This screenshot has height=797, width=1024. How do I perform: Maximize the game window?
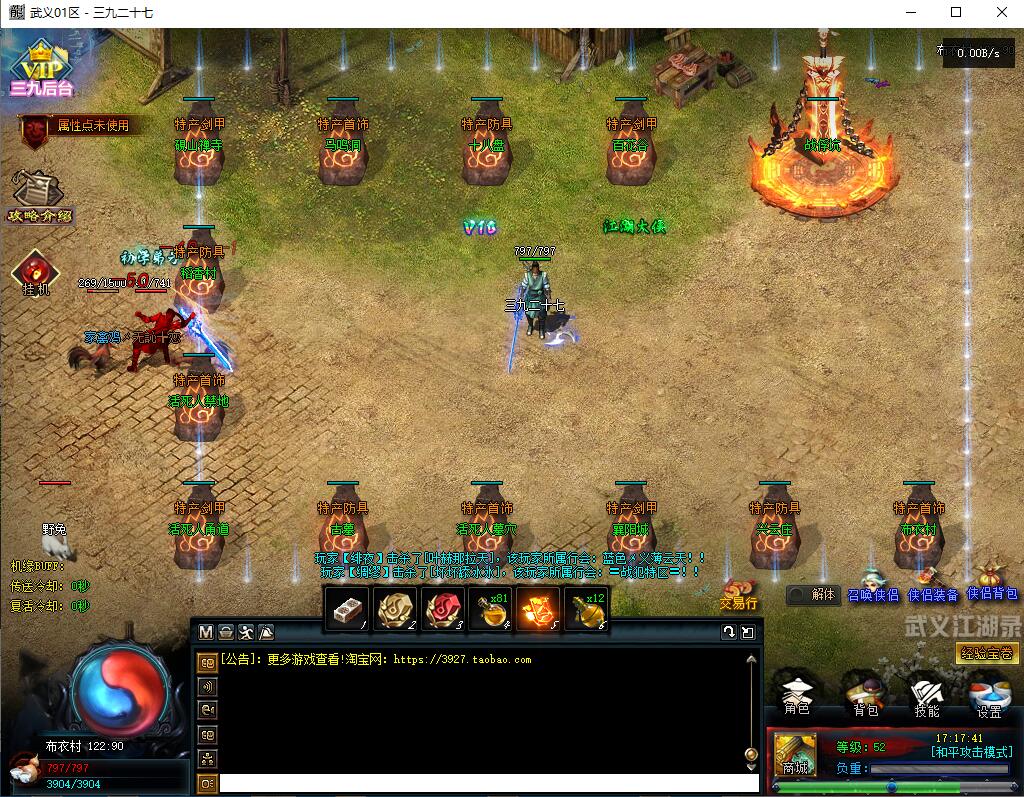click(x=956, y=13)
